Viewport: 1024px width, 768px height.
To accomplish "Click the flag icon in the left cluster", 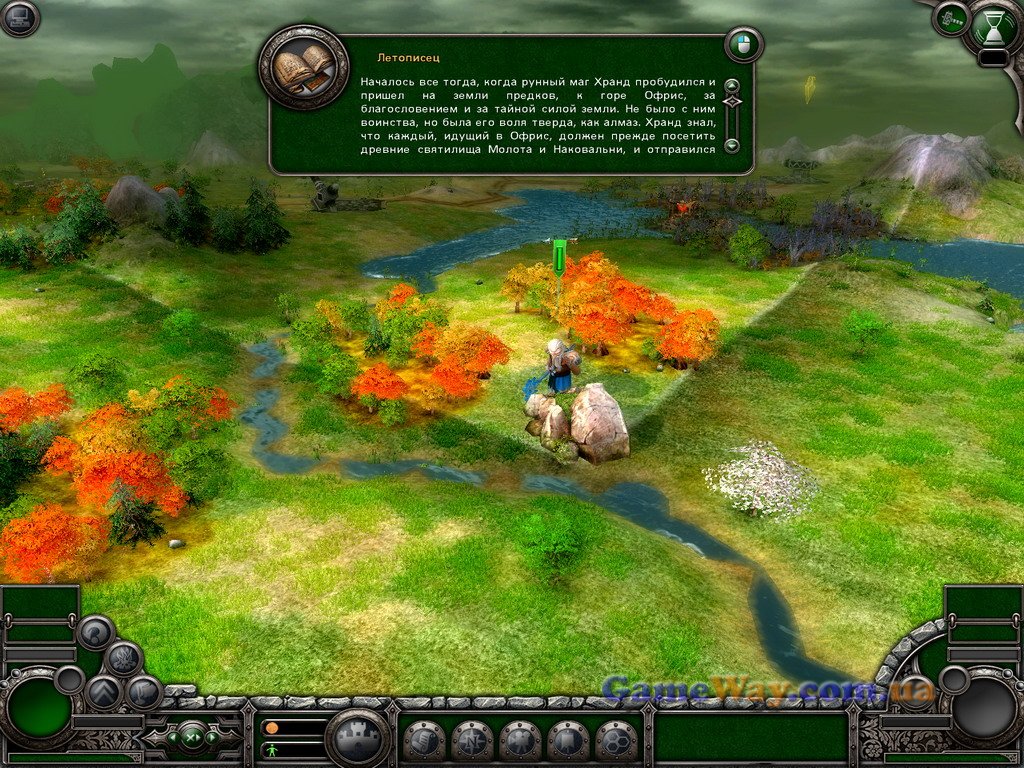I will coord(144,692).
